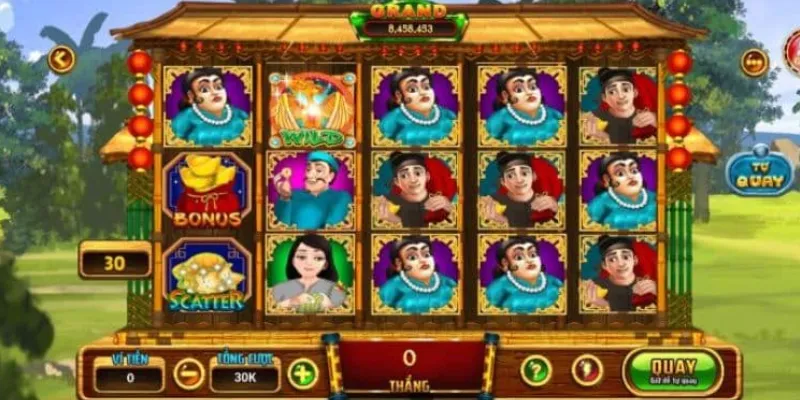800x400 pixels.
Task: Increase the total bet with plus
Action: pos(303,374)
